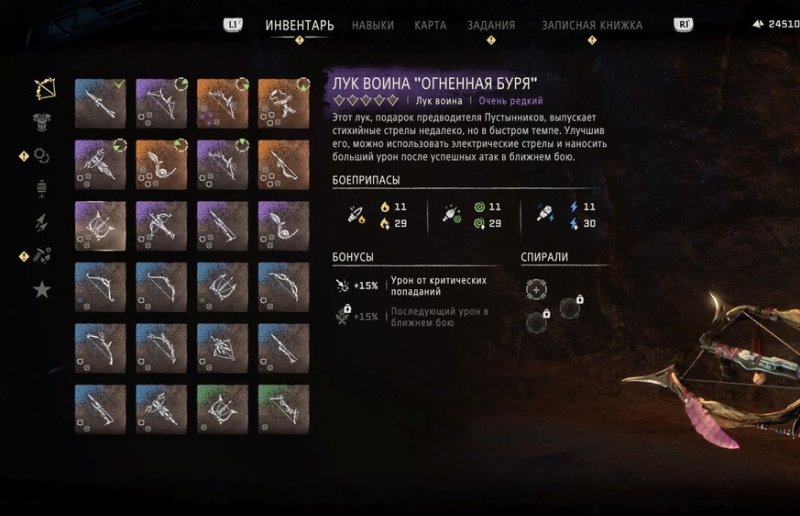This screenshot has height=516, width=800.
Task: Select the Инвентарь tab
Action: pyautogui.click(x=299, y=25)
